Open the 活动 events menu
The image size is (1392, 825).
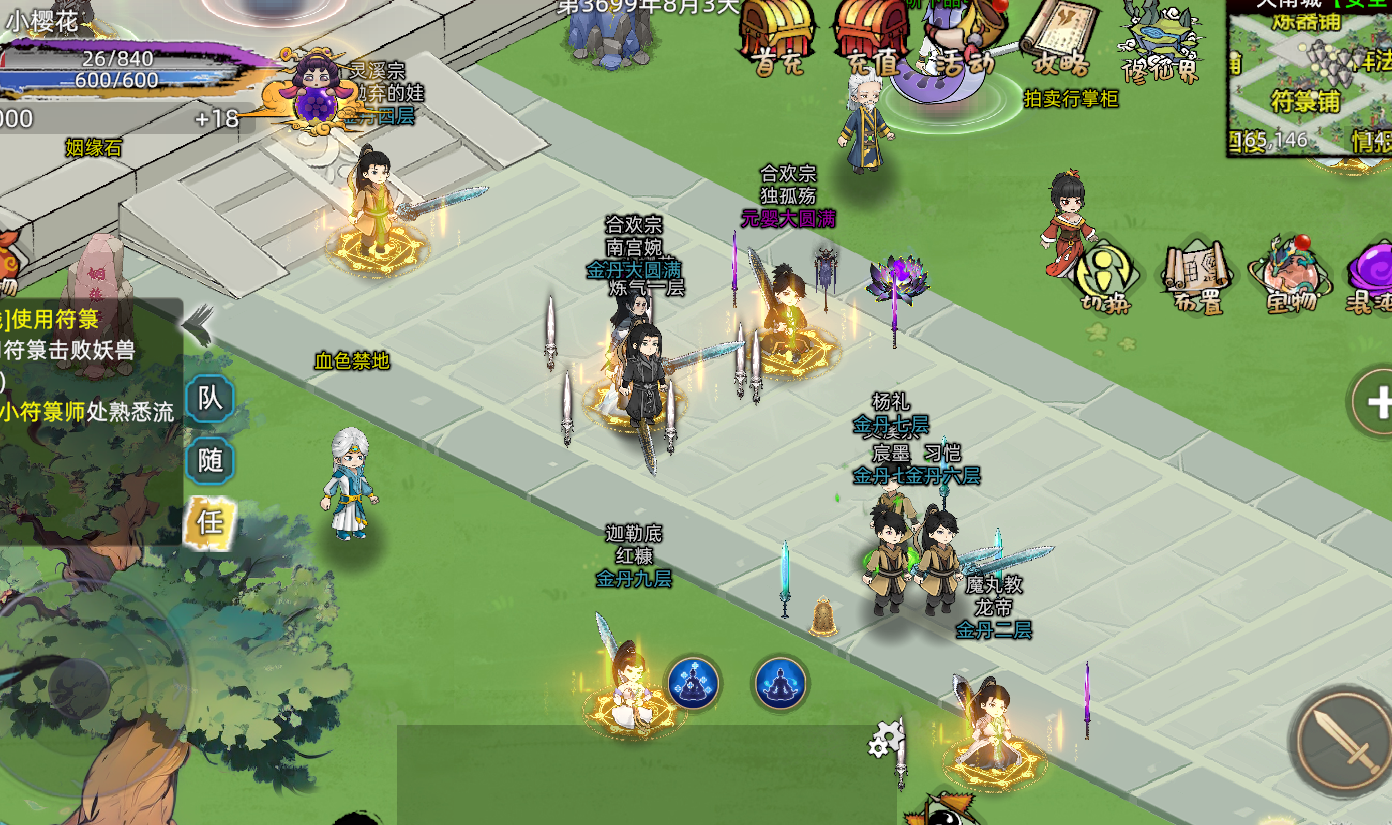(x=962, y=45)
